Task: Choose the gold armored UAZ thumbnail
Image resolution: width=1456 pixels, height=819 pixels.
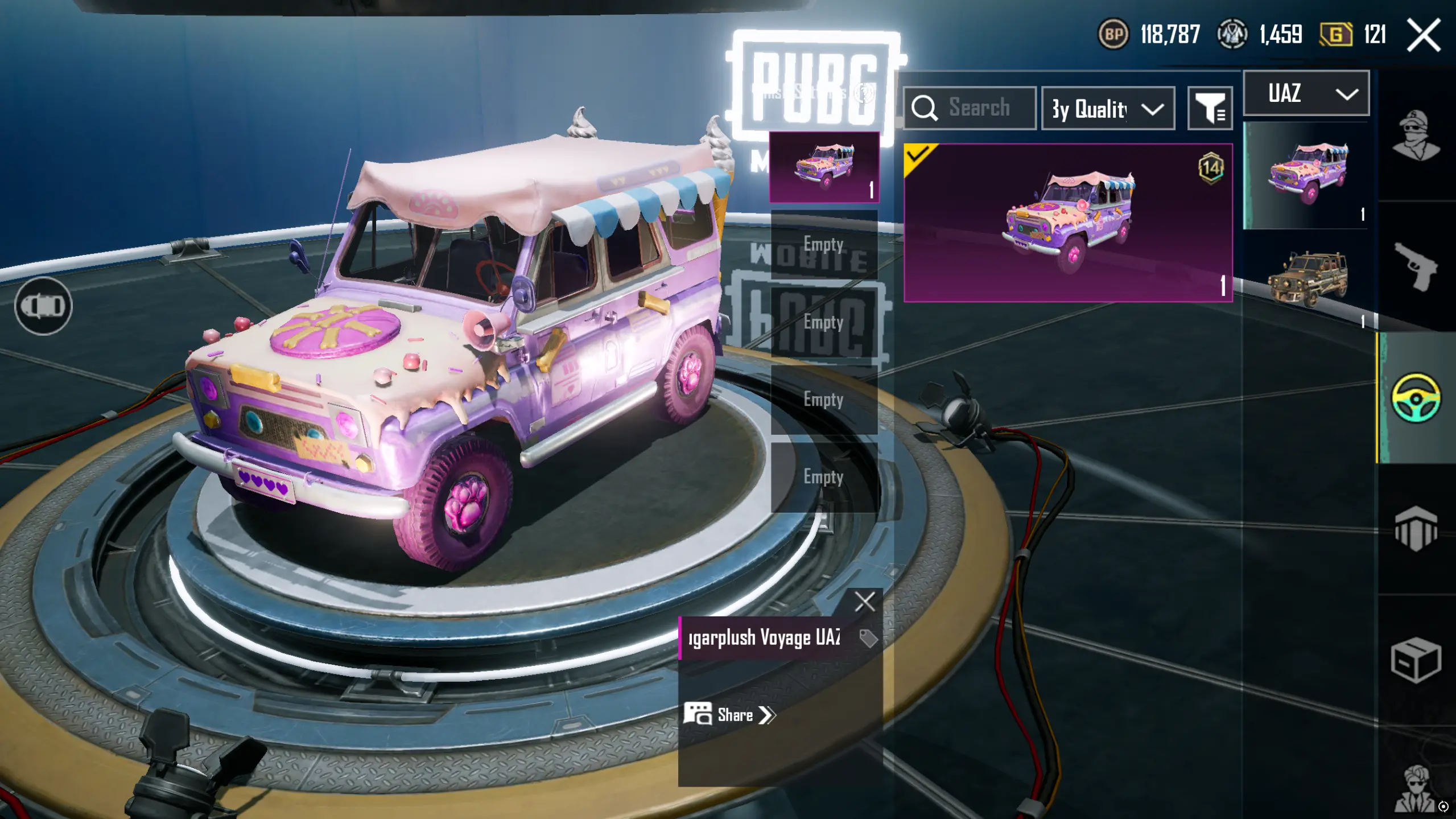Action: [1307, 279]
